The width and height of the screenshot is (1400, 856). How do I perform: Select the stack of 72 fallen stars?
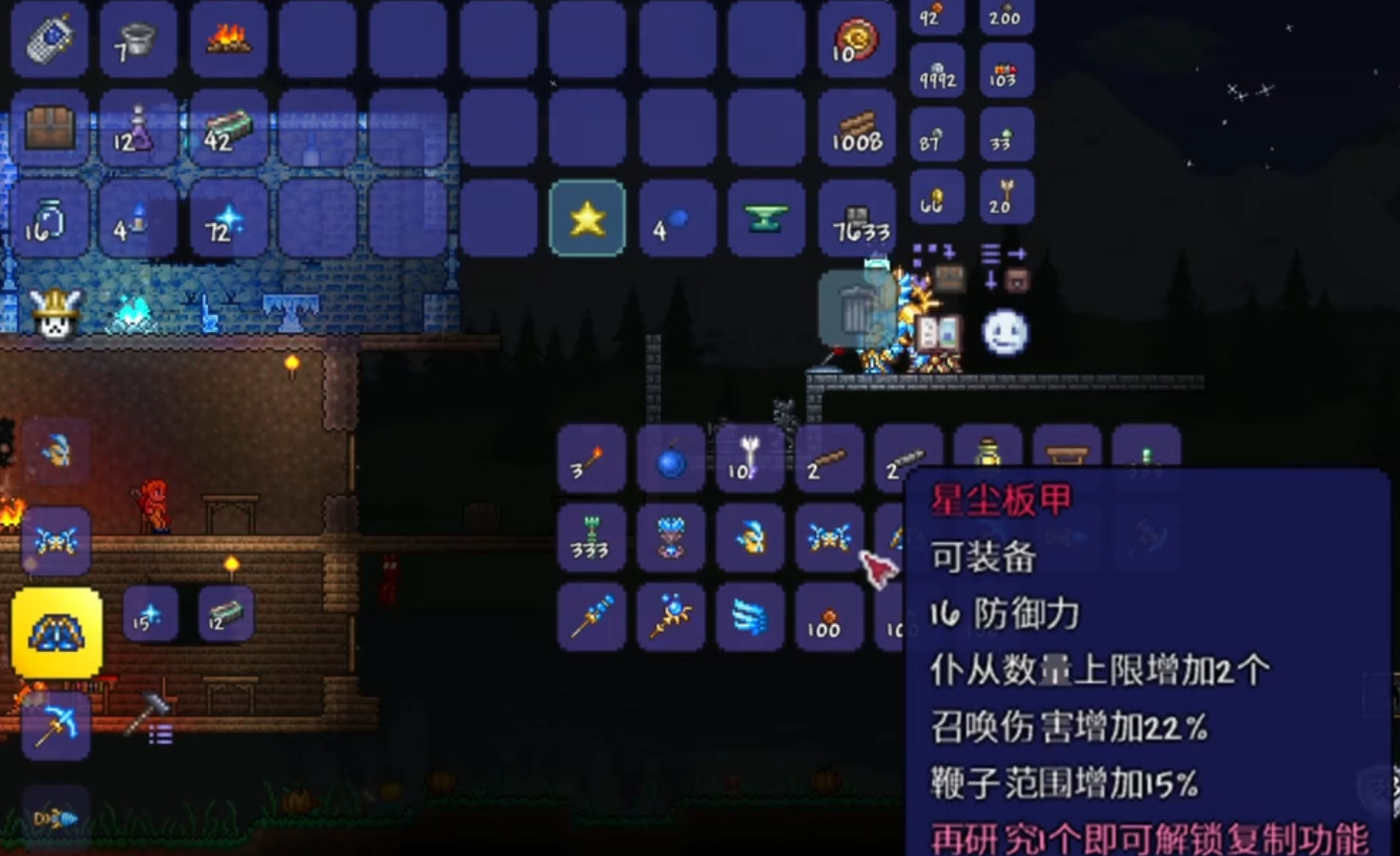(229, 222)
